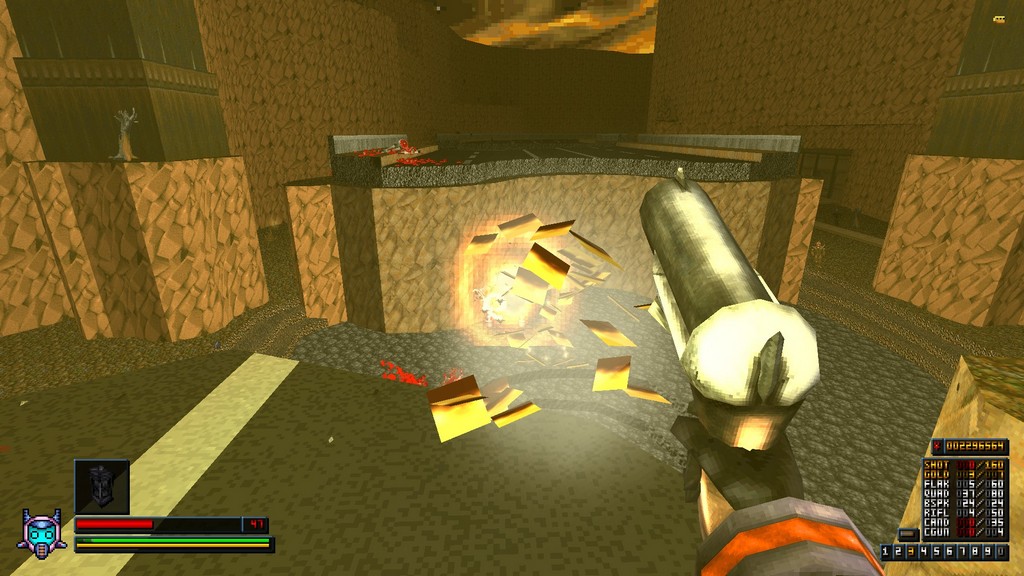Select the lantern item in the inventory slot
1024x576 pixels.
tap(101, 485)
